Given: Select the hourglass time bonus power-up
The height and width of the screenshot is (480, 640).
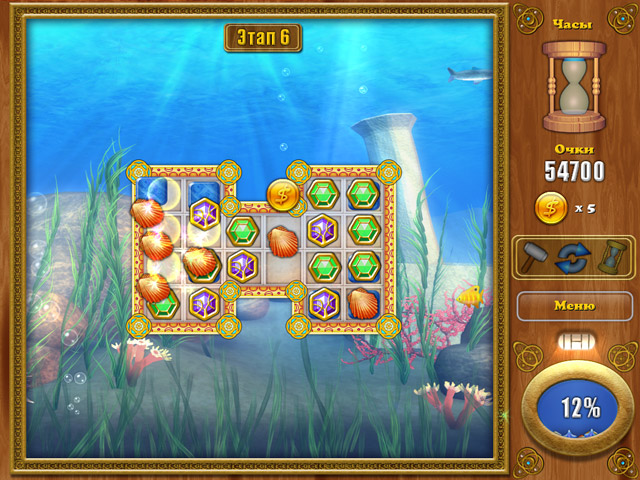Looking at the screenshot, I should (x=607, y=257).
